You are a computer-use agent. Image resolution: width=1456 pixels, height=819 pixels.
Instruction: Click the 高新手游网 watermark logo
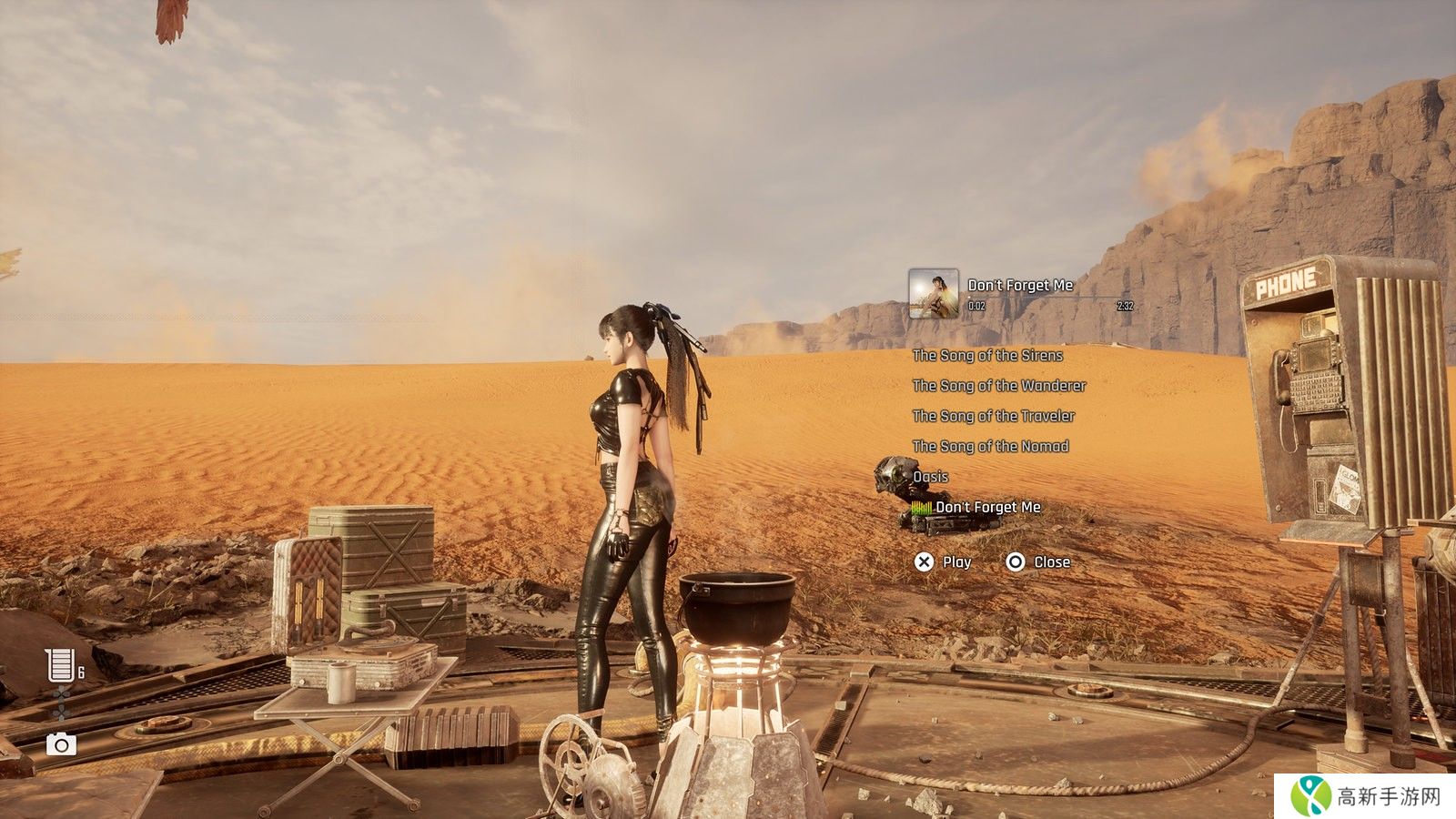click(1365, 796)
